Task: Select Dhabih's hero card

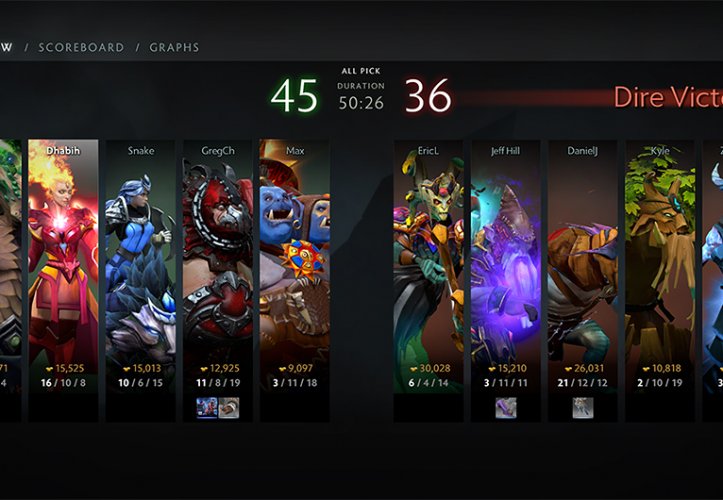Action: coord(63,260)
